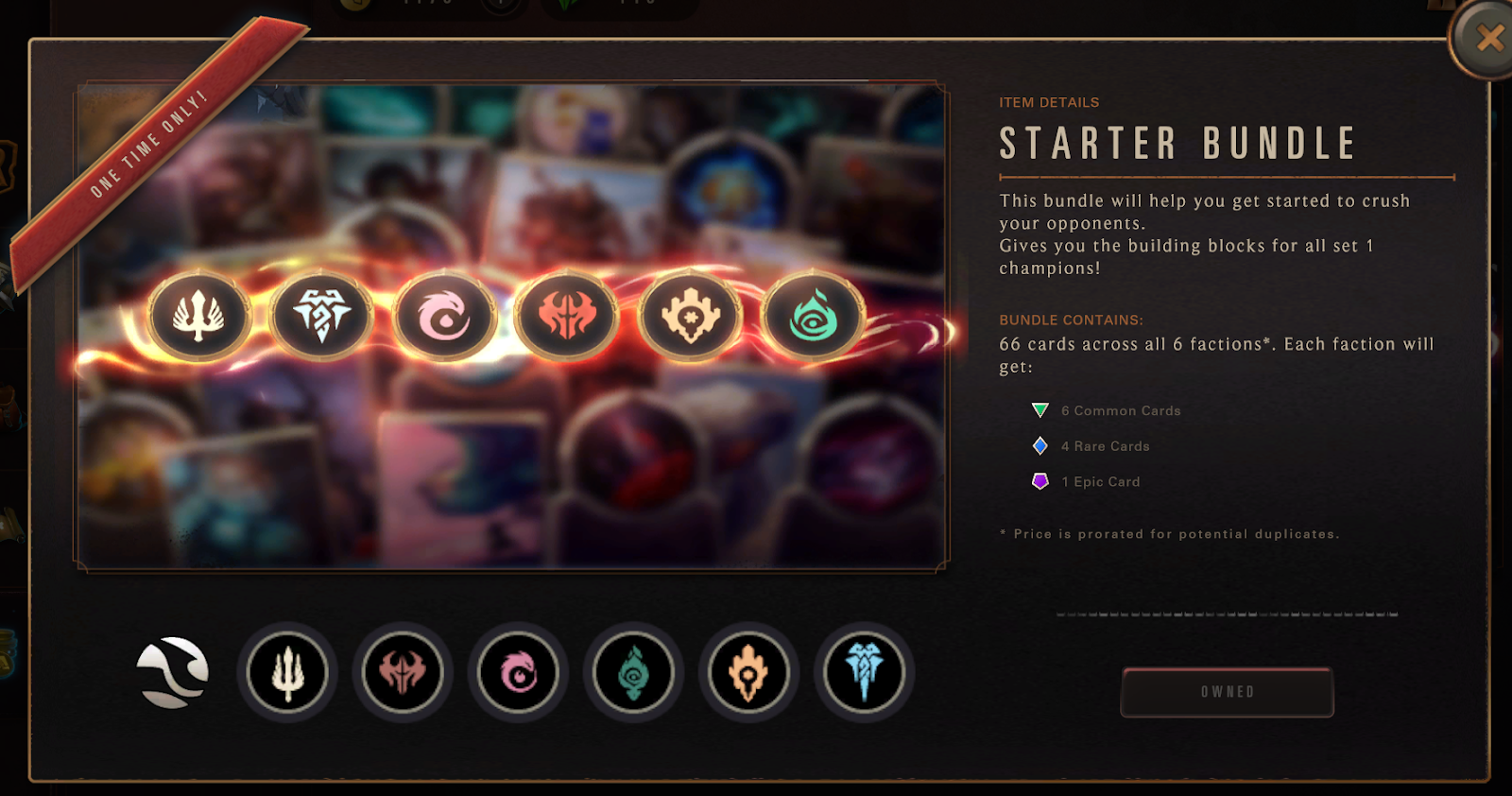Screen dimensions: 1512x796
Task: Select the teal Shadow Isles faction icon
Action: (x=633, y=672)
